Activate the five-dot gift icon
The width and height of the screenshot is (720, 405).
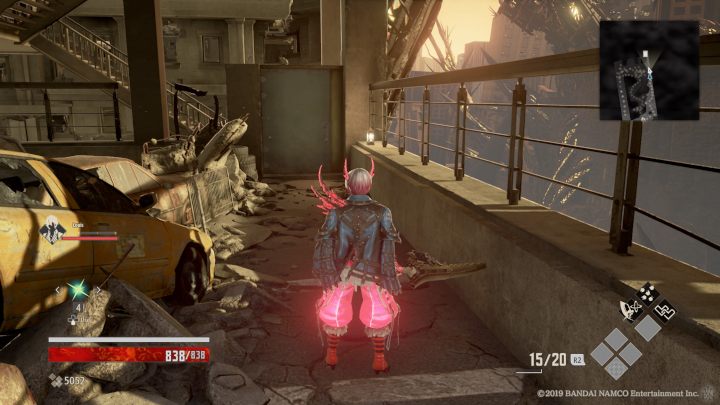646,292
